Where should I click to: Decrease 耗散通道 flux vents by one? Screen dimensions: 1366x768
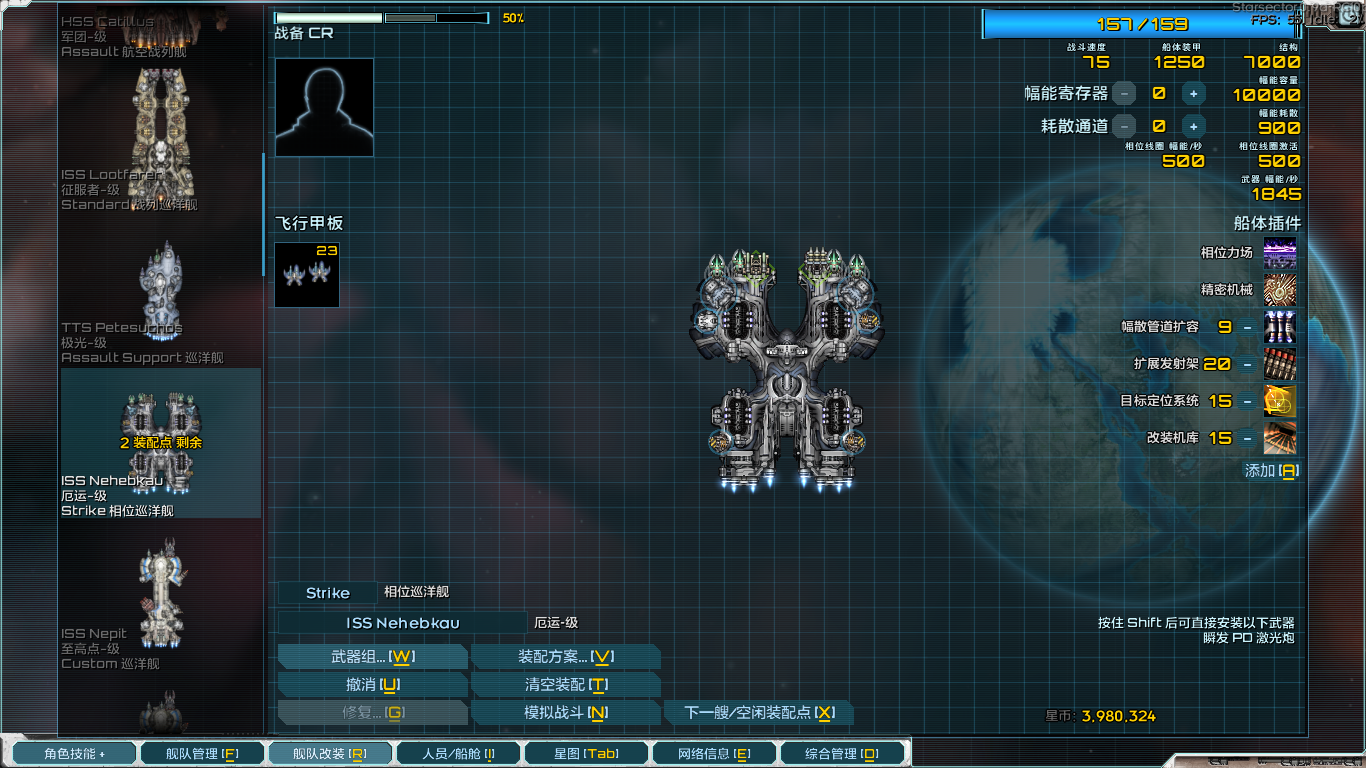point(1124,127)
